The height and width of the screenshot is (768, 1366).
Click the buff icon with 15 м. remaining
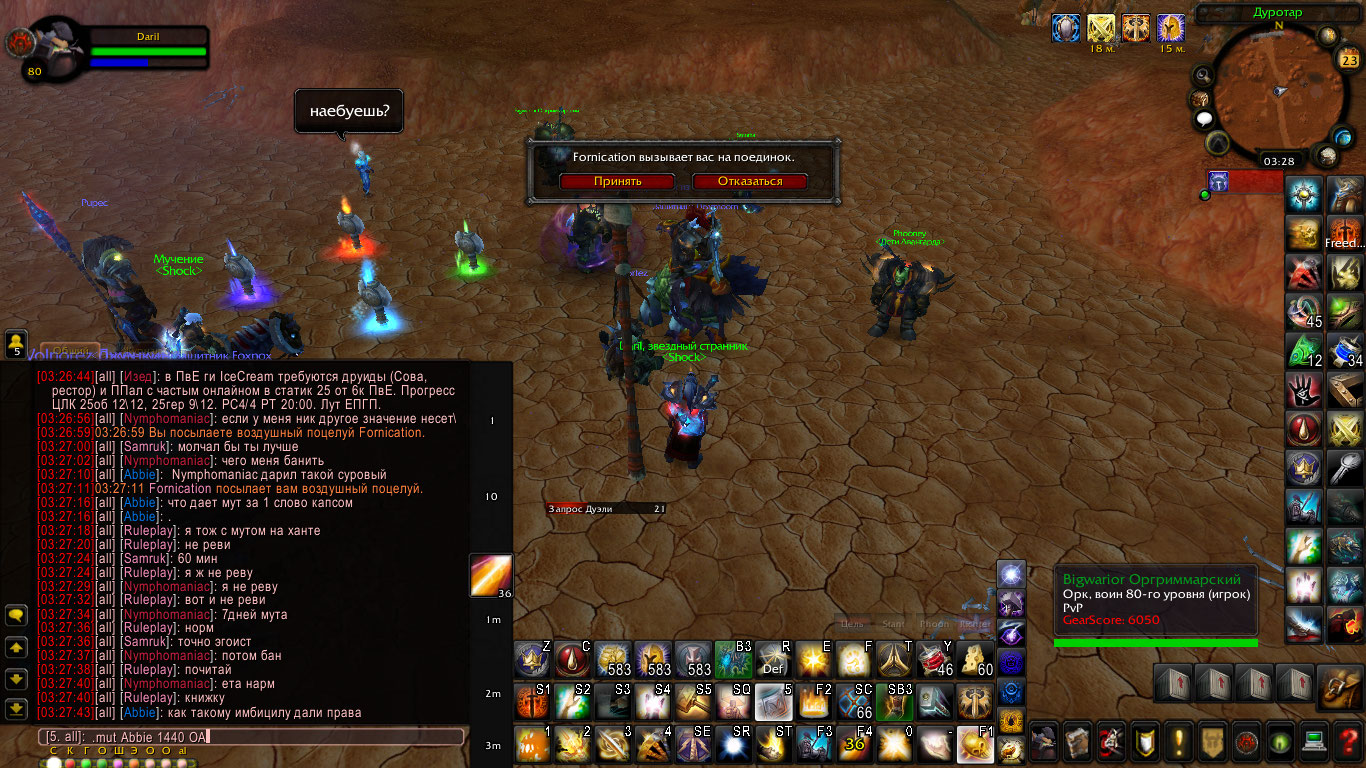click(x=1169, y=28)
